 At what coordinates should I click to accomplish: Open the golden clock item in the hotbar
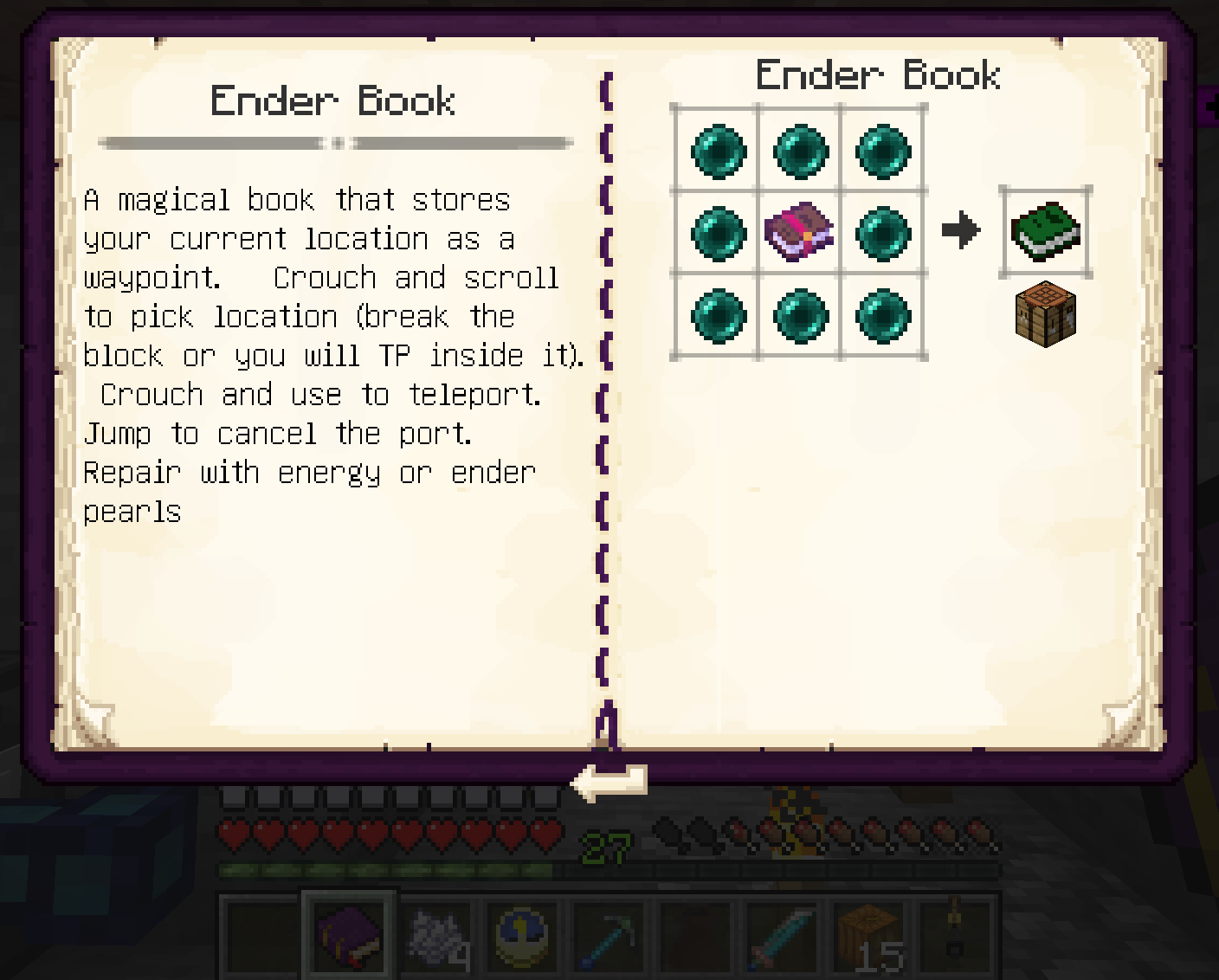[522, 935]
